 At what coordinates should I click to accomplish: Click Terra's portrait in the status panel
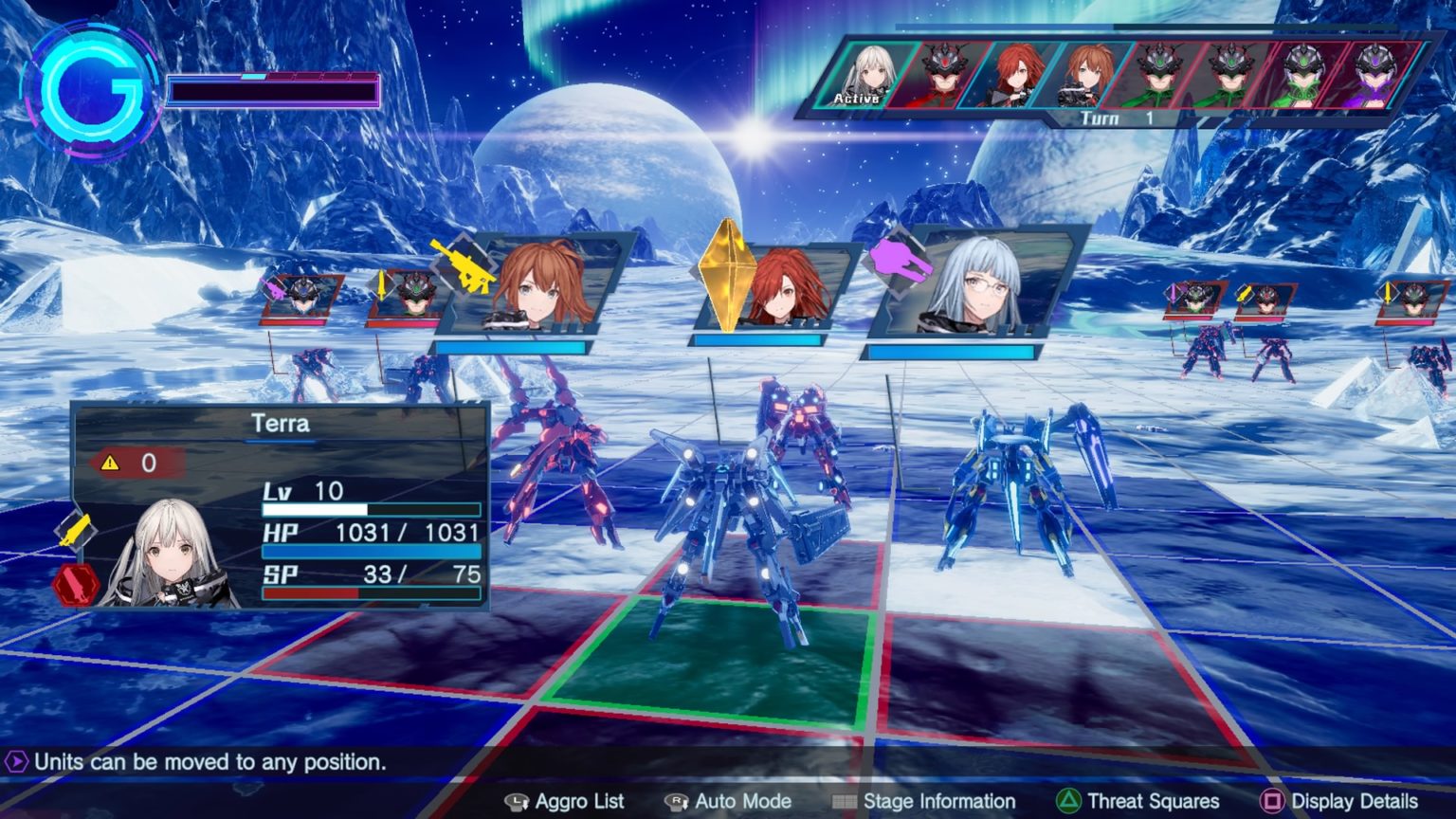point(173,555)
